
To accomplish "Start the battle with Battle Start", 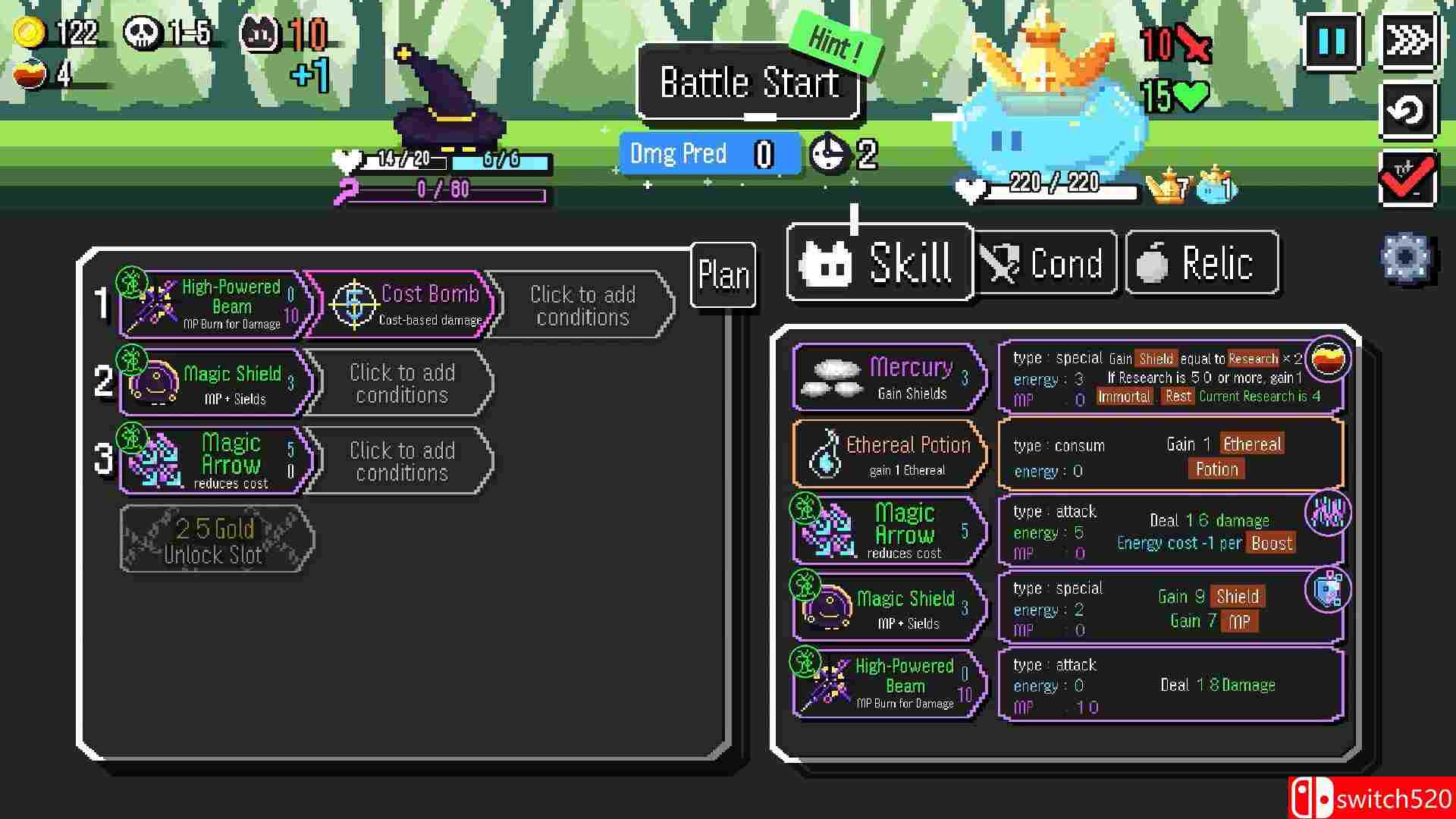I will click(x=748, y=83).
